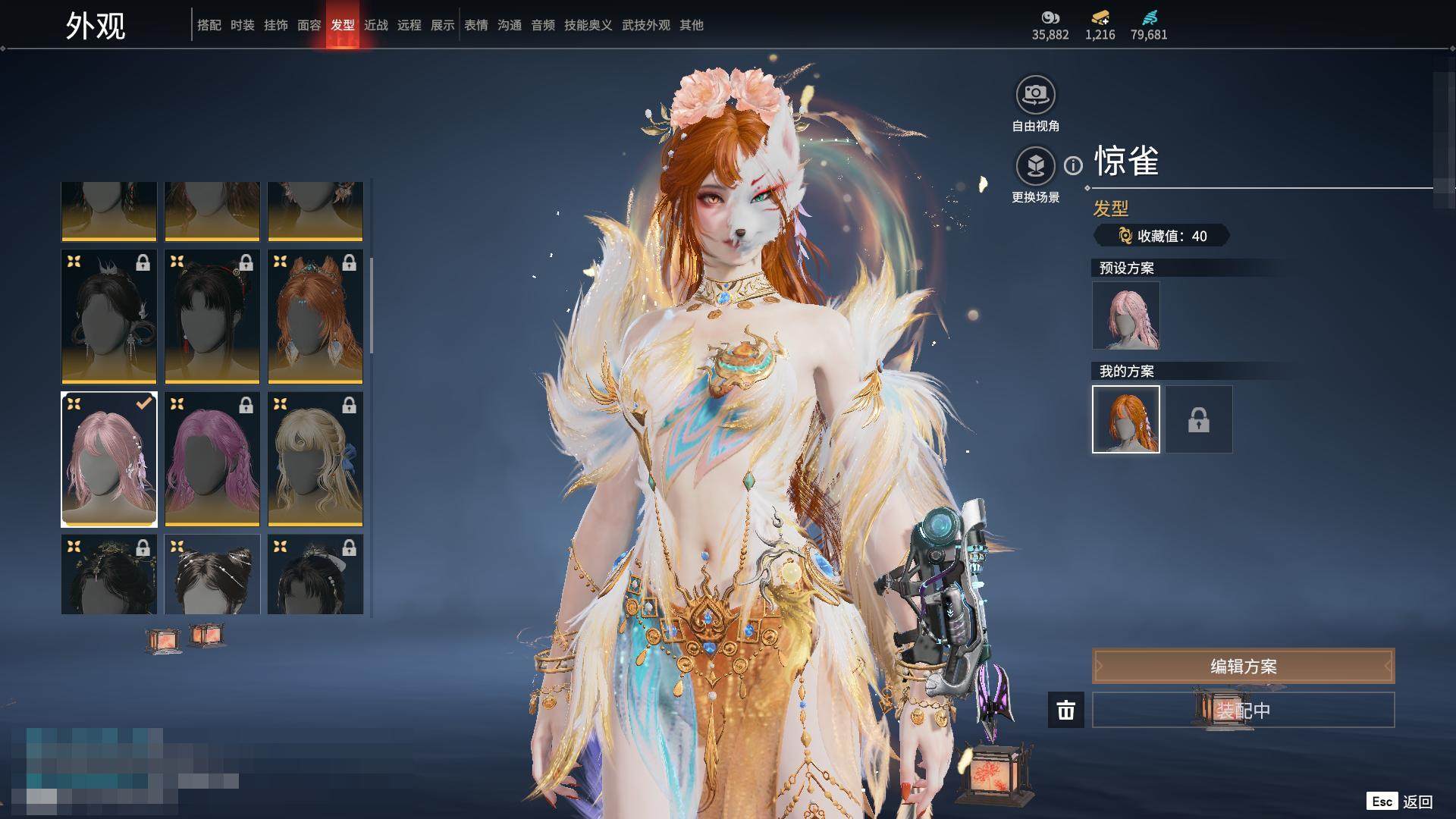The height and width of the screenshot is (819, 1456).
Task: Open the 技能奥义 tab
Action: coord(588,25)
